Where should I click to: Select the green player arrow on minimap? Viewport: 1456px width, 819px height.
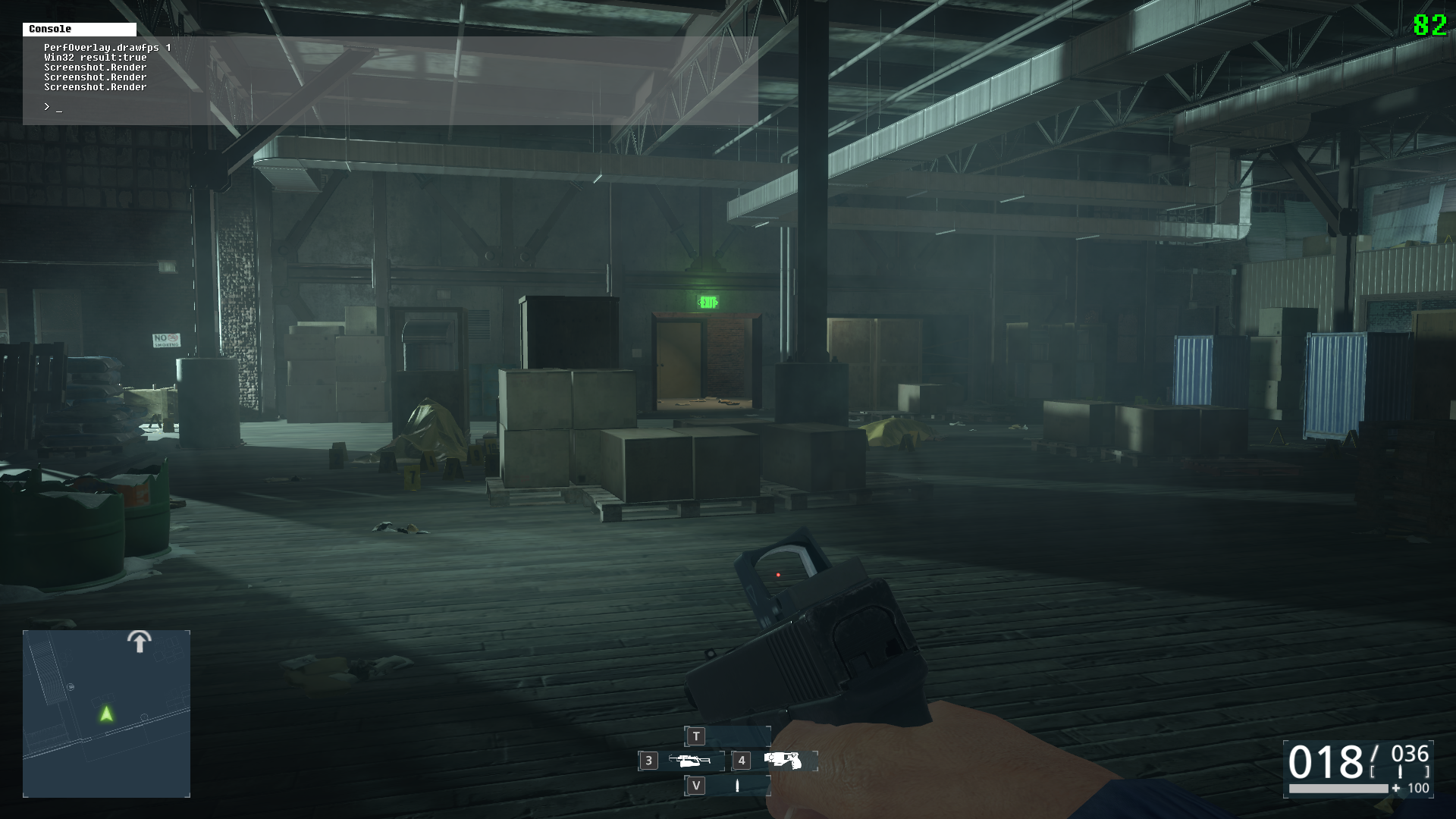[106, 714]
